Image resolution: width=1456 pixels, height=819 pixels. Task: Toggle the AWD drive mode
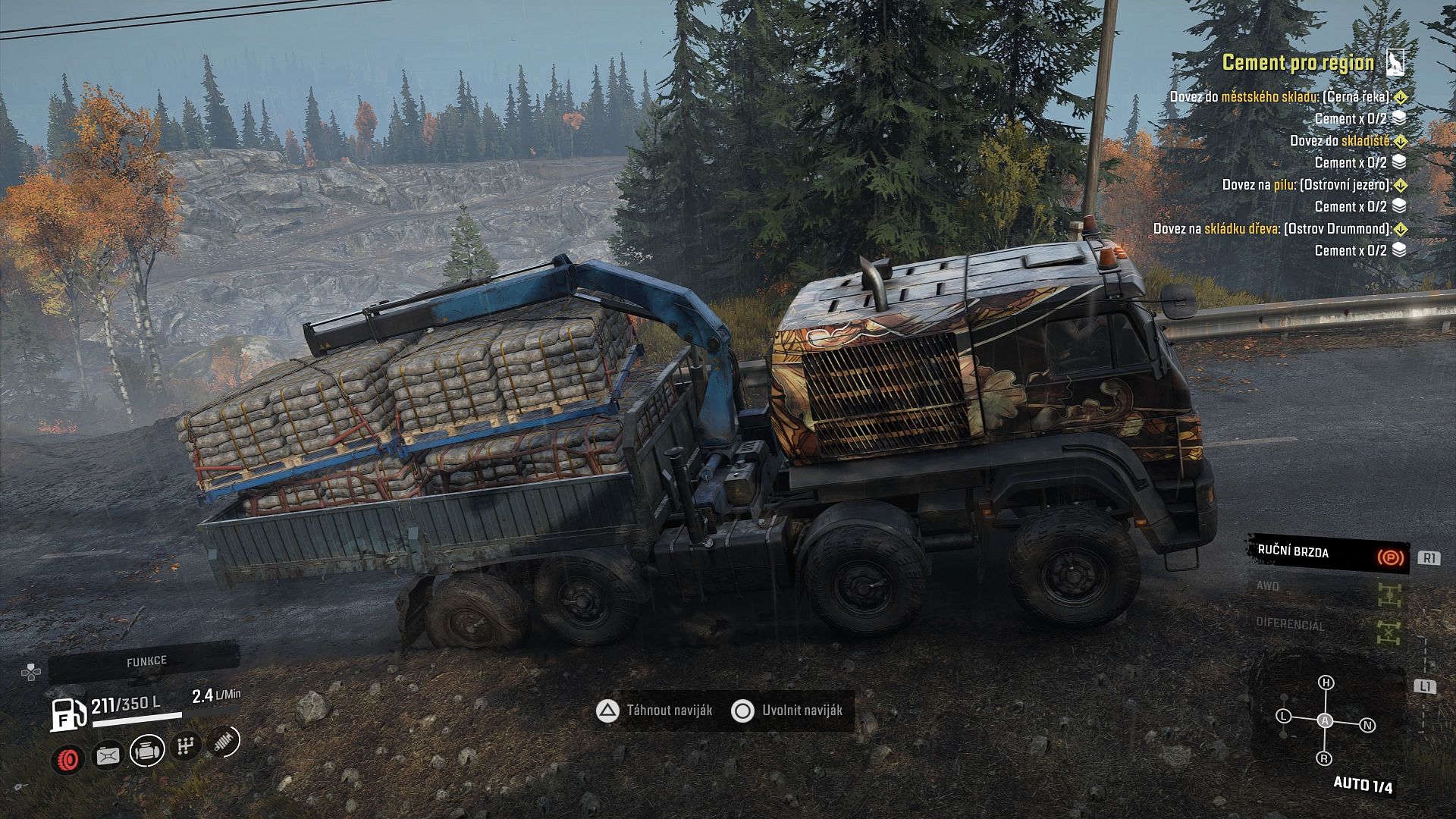point(1327,590)
